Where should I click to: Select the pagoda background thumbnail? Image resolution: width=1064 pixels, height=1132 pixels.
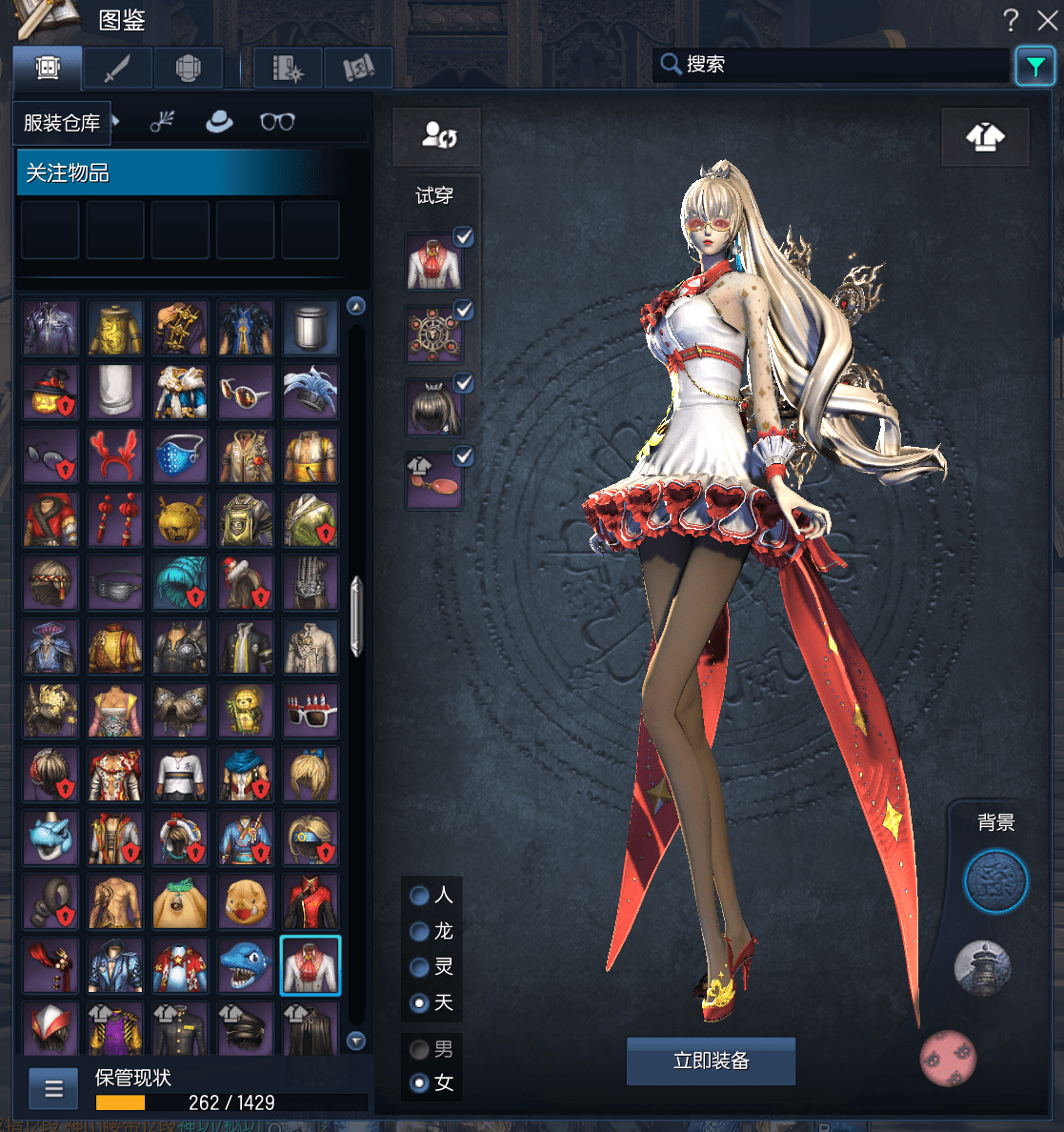[981, 968]
